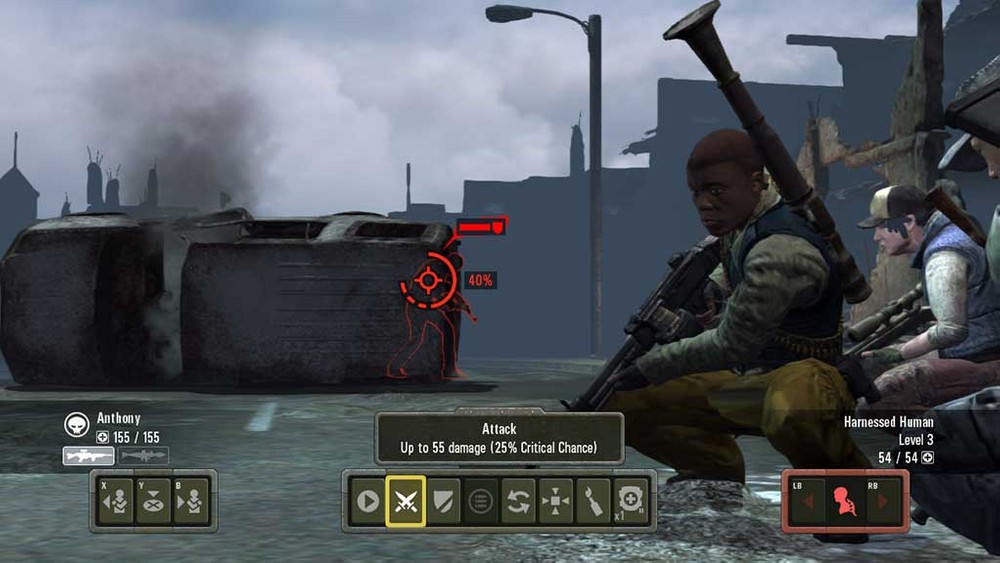Activate the shield defend action

(443, 501)
